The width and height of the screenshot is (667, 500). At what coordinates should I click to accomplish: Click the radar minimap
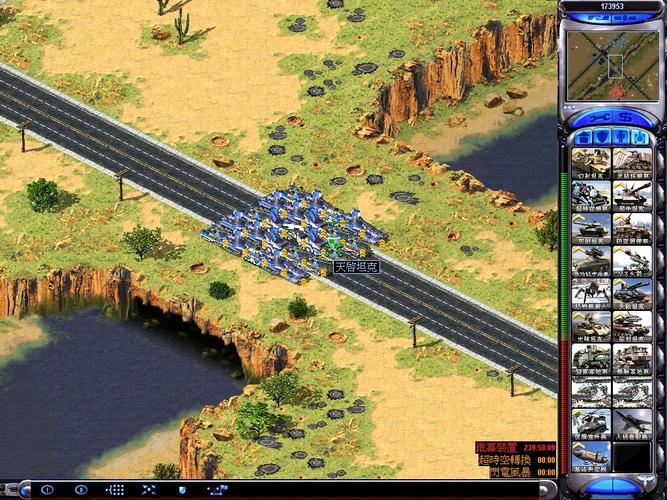(x=611, y=64)
